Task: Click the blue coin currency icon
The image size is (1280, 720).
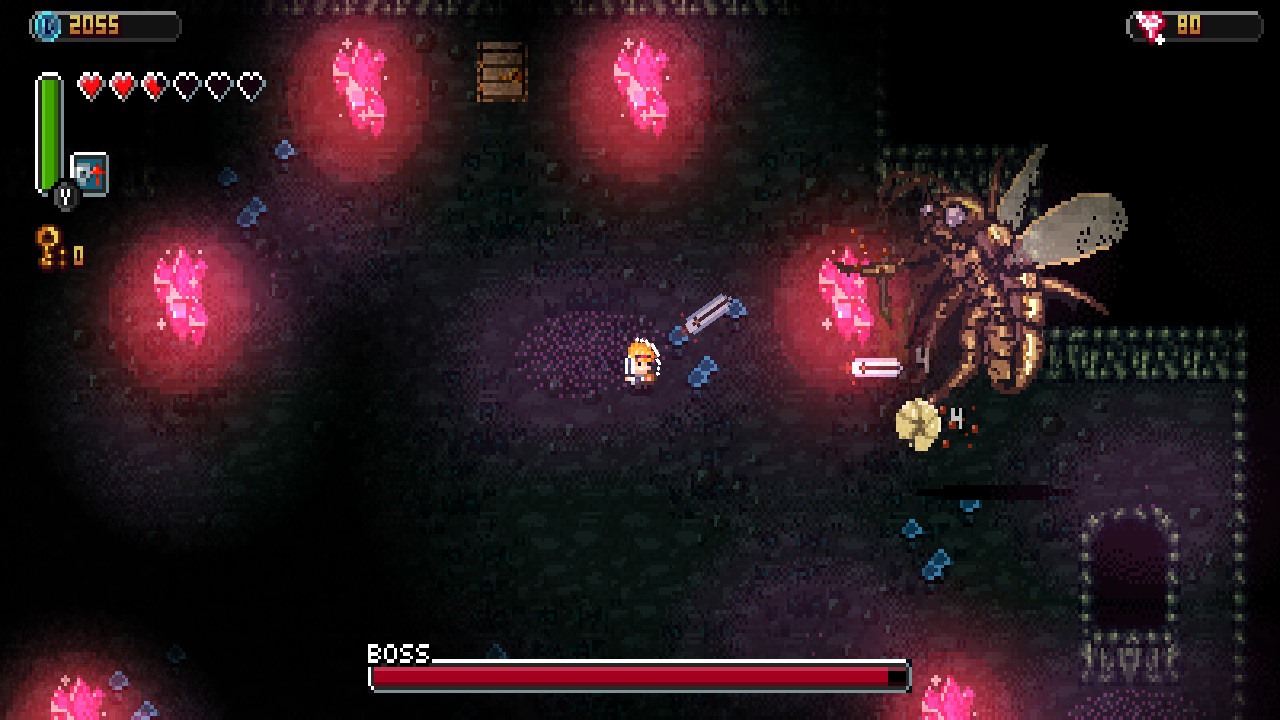Action: pos(47,25)
